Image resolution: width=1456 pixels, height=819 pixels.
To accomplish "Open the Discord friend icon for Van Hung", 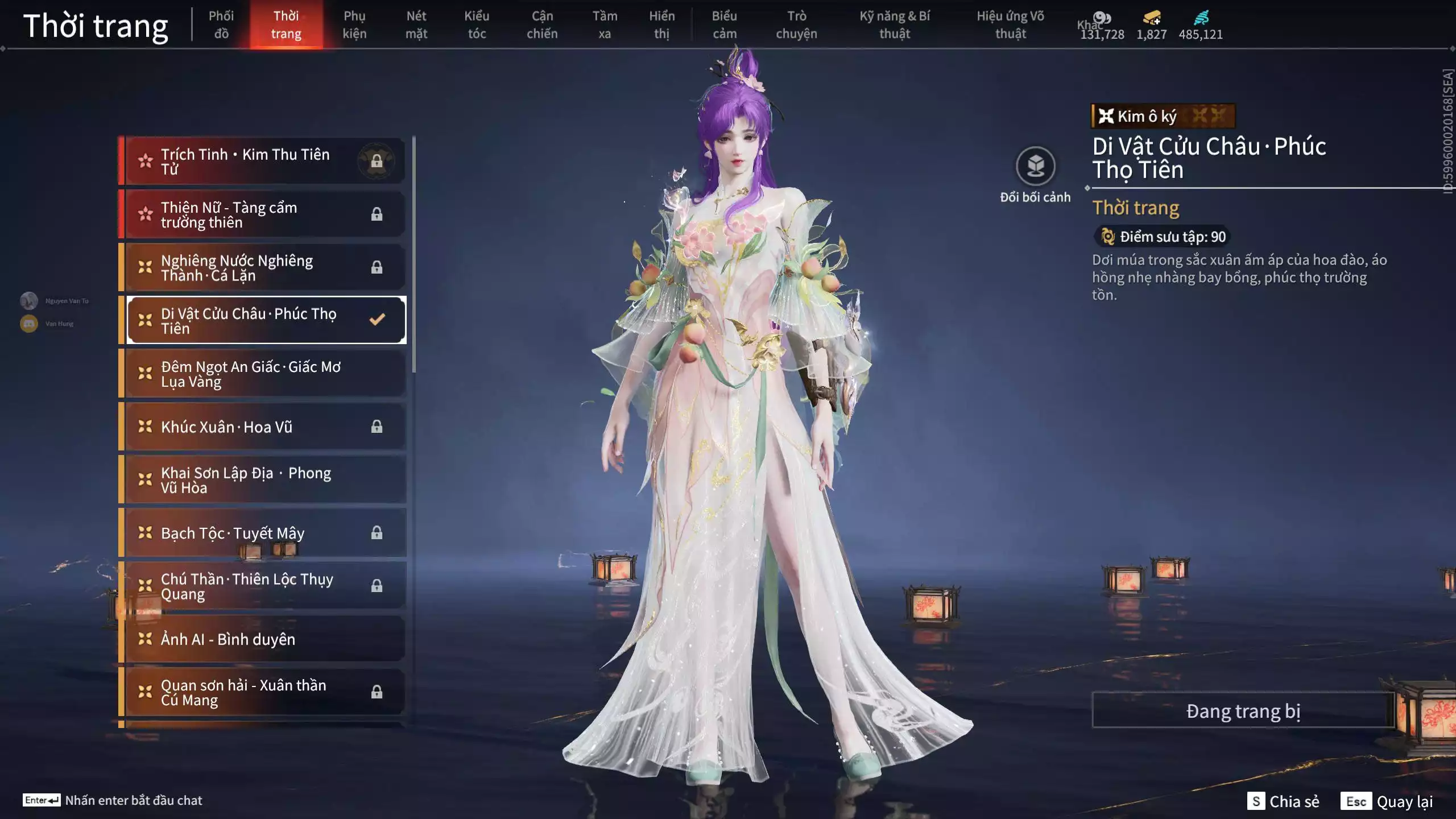I will [28, 323].
